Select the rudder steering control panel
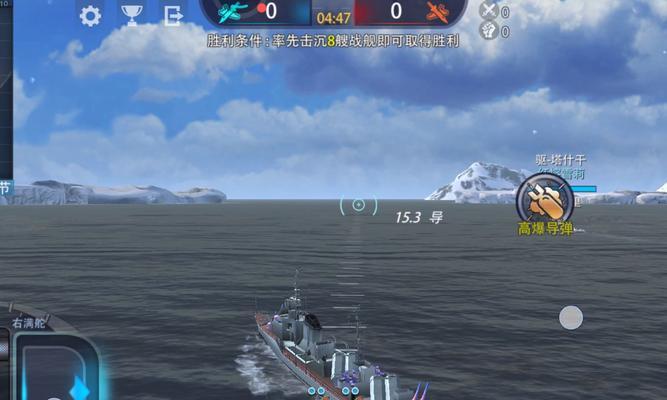 pos(57,367)
